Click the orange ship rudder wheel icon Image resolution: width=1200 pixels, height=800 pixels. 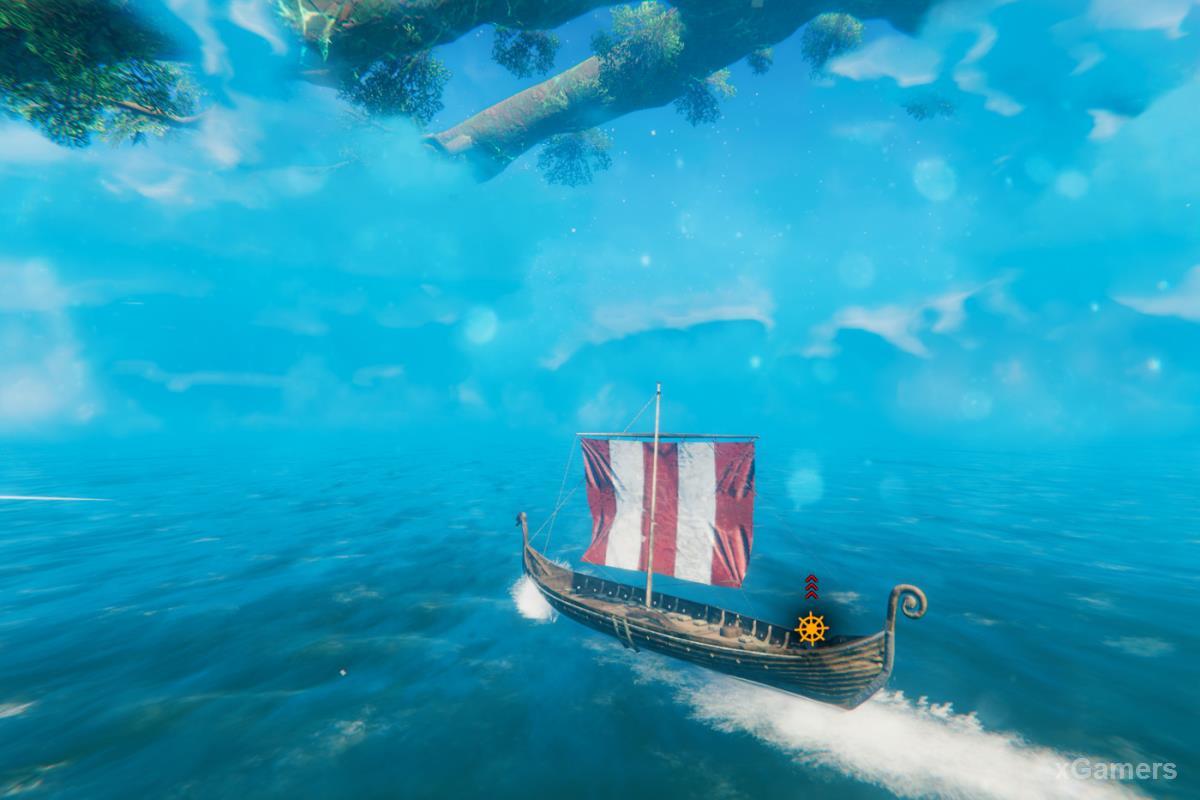pyautogui.click(x=812, y=628)
